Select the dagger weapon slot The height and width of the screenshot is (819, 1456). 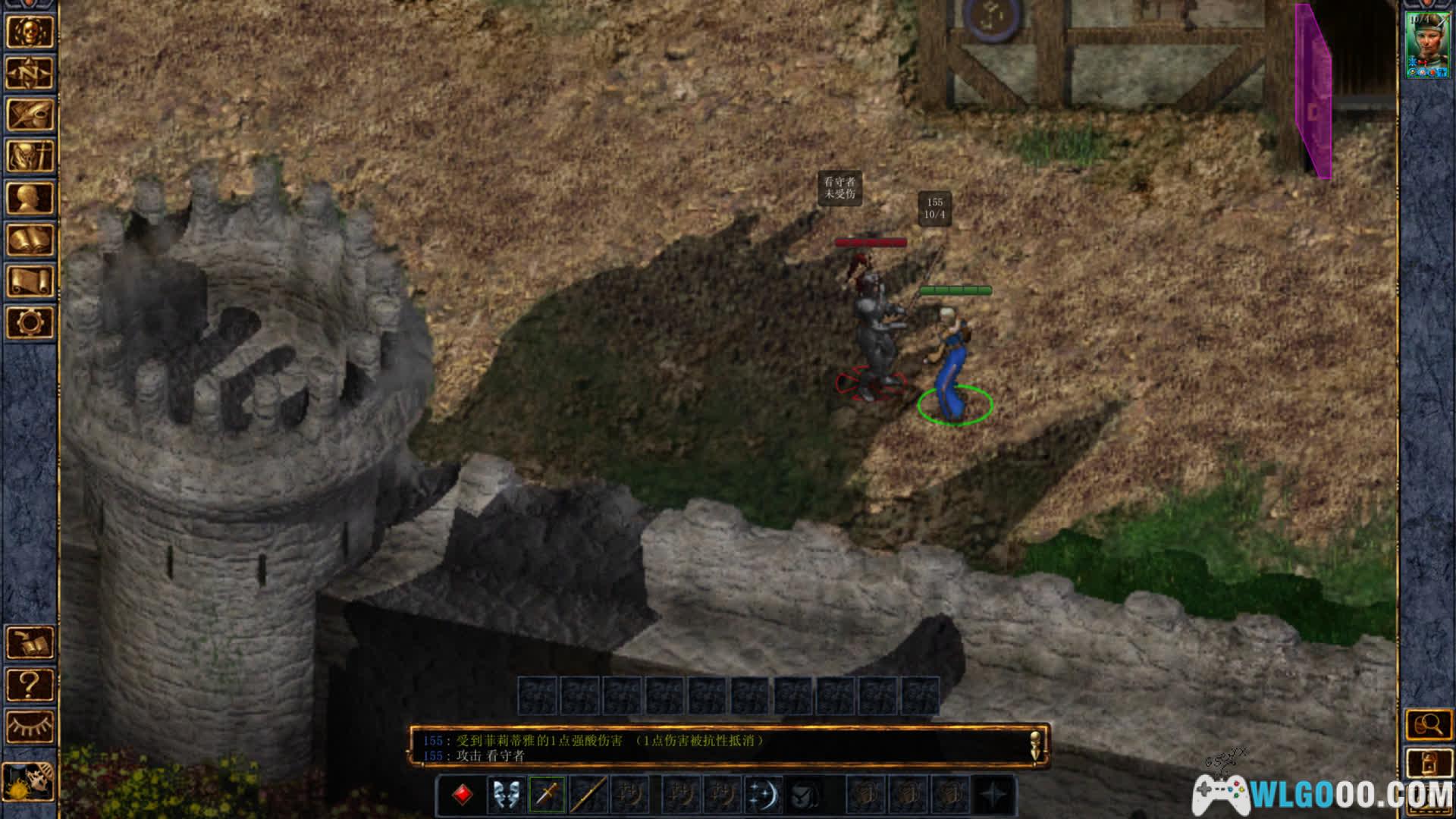[x=547, y=795]
